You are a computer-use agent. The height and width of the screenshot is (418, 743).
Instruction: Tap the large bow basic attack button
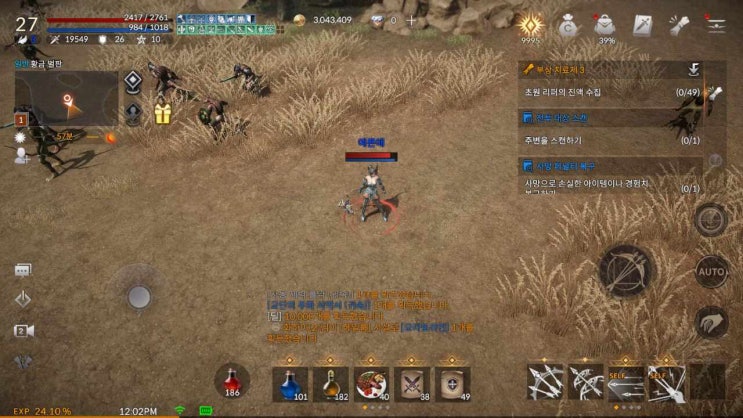tap(627, 270)
